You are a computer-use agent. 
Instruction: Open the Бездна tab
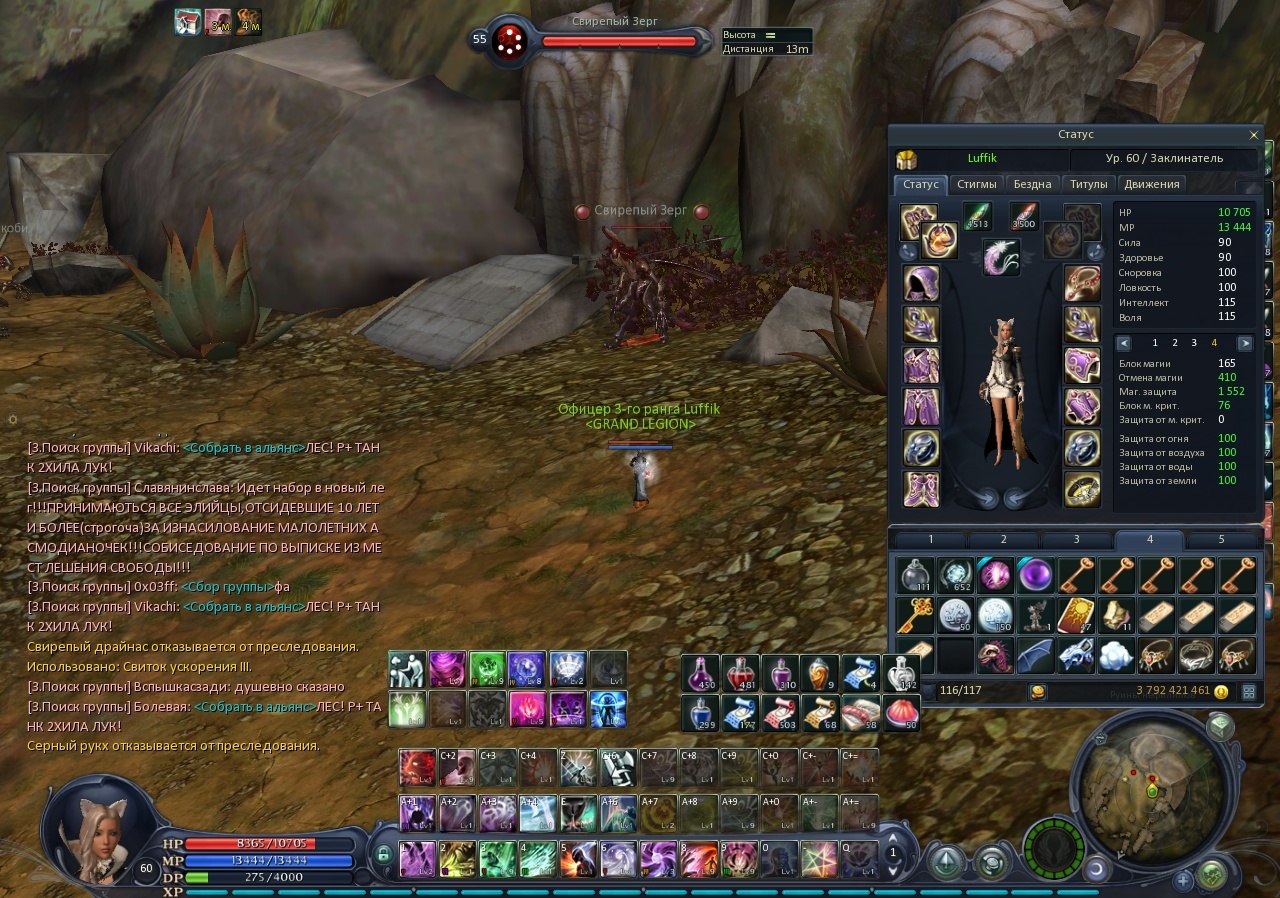[1032, 184]
